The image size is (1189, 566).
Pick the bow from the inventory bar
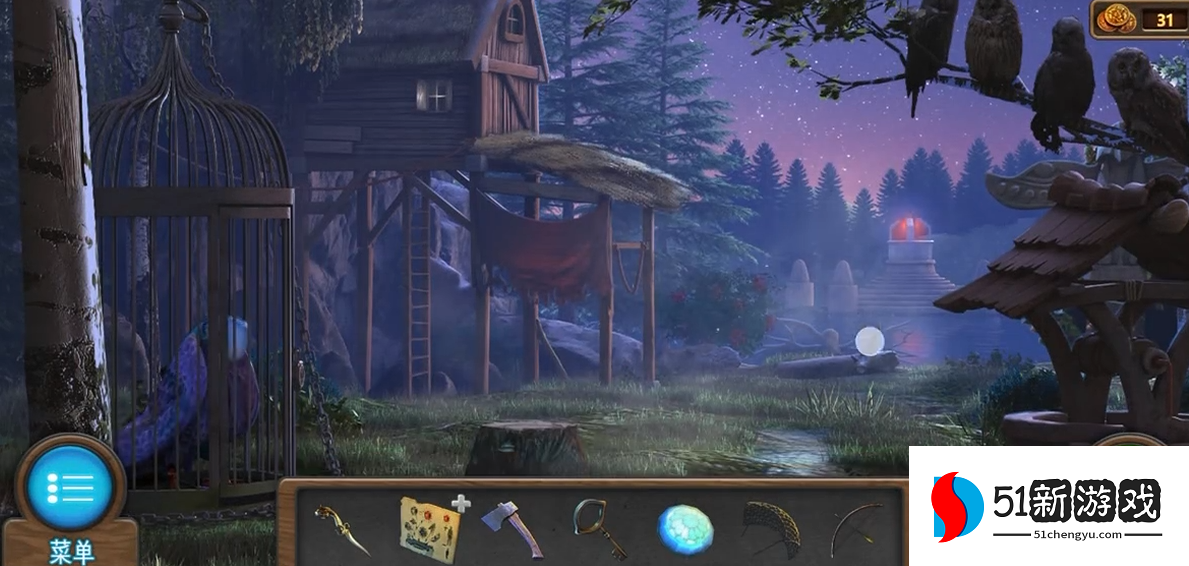coord(856,528)
